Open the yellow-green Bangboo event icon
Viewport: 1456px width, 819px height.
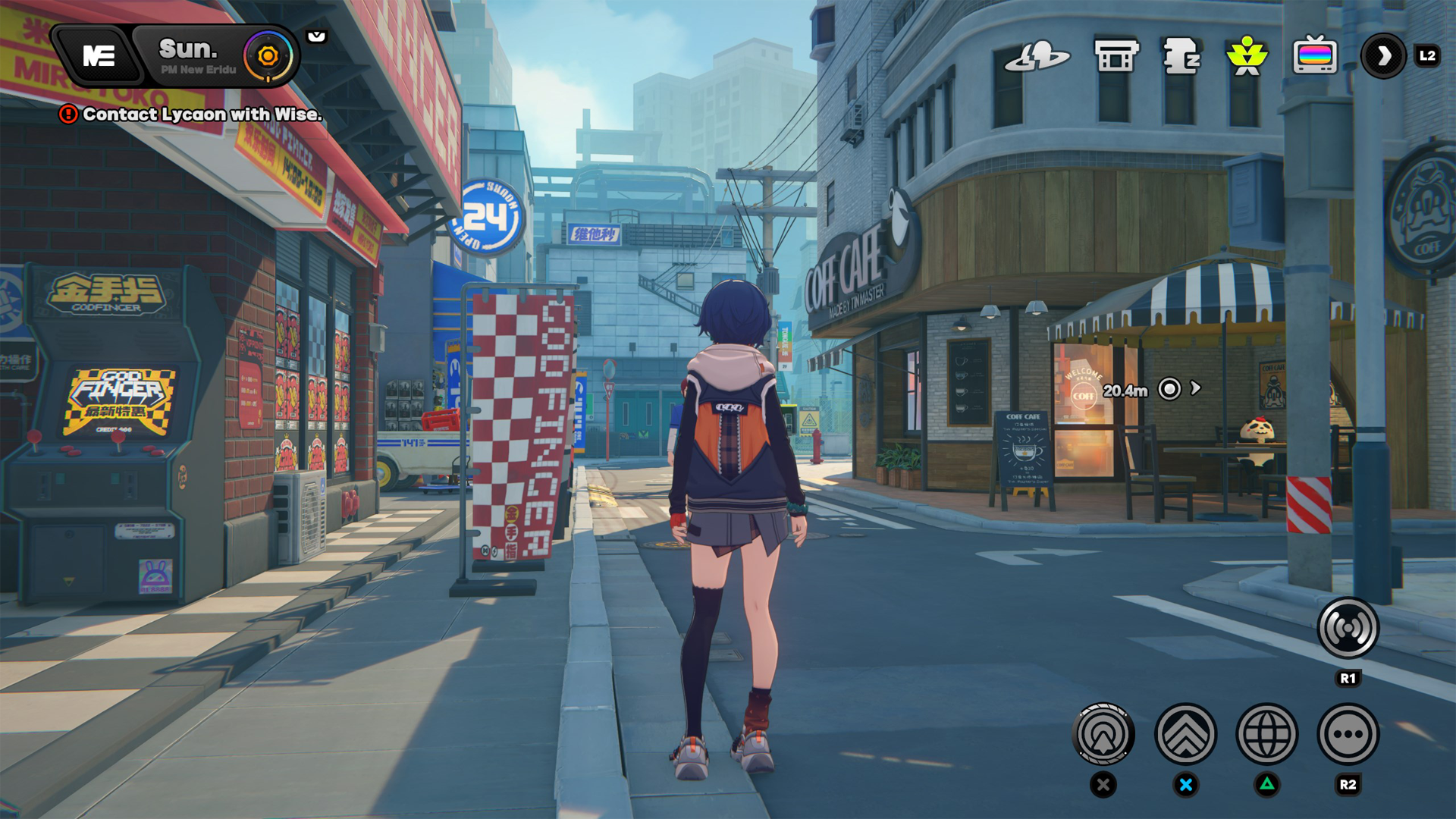[x=1247, y=56]
